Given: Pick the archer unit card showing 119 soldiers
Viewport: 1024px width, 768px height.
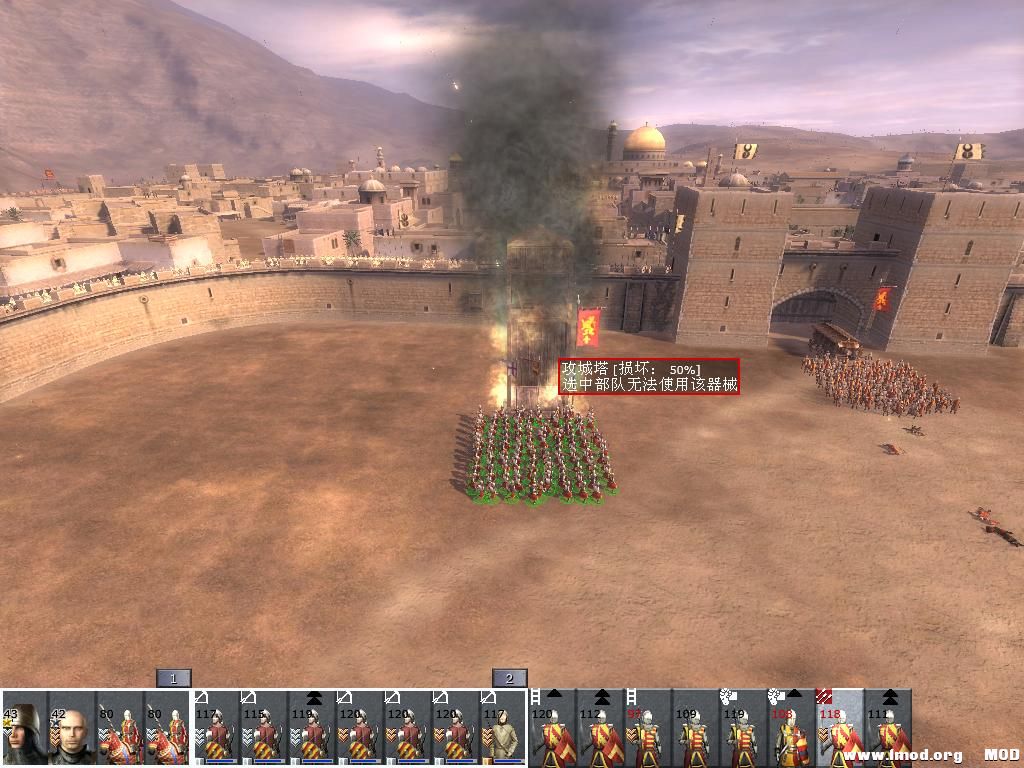Looking at the screenshot, I should coord(312,728).
